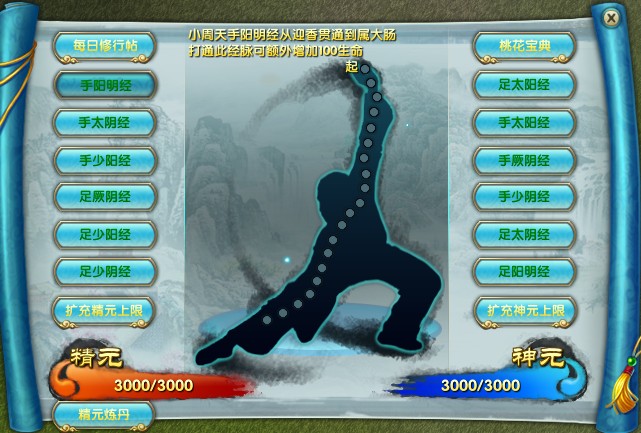The image size is (641, 433).
Task: Open the 精元炼丹 alchemy button
Action: [104, 413]
